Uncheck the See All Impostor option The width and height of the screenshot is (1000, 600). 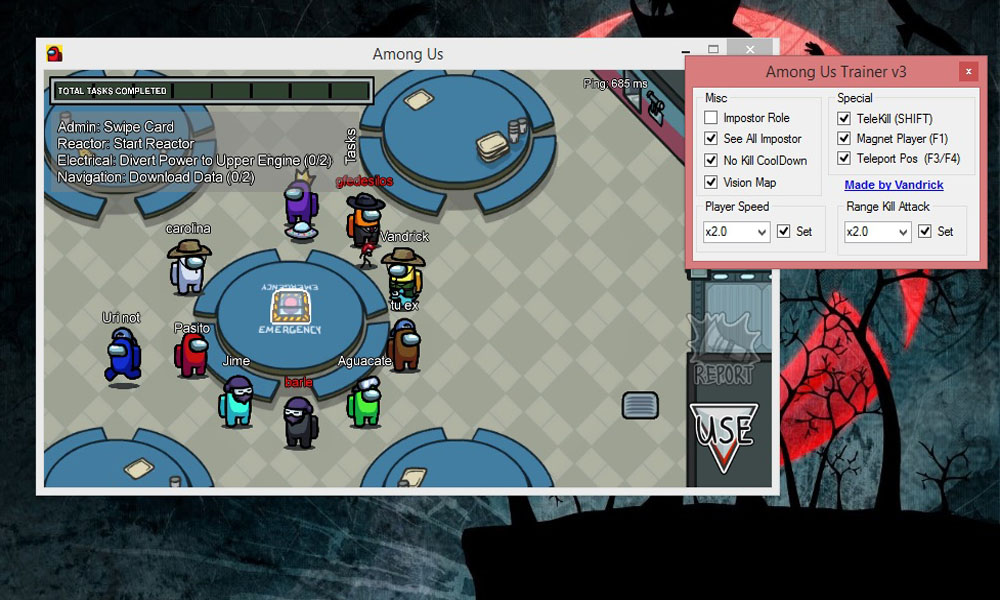click(711, 139)
